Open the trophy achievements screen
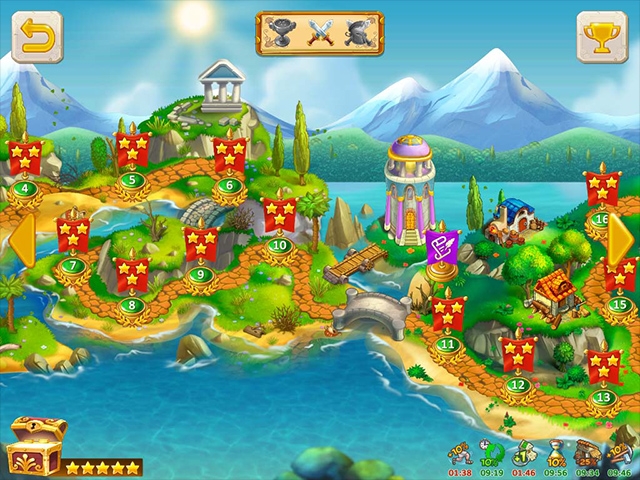Screen dimensions: 640x480 click(x=602, y=37)
